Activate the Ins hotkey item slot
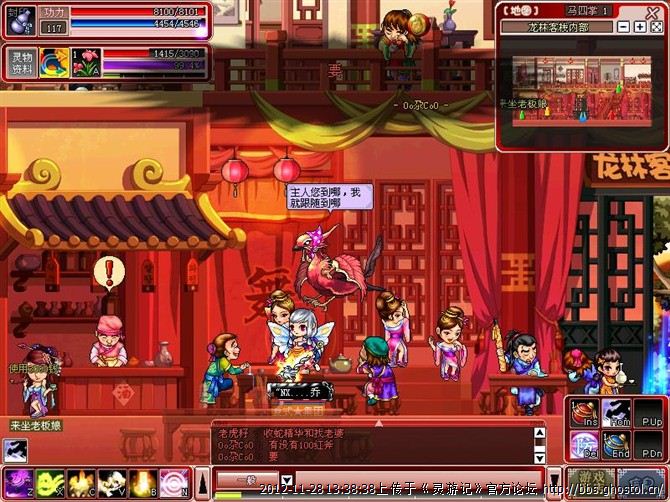This screenshot has width=670, height=502. click(x=584, y=413)
